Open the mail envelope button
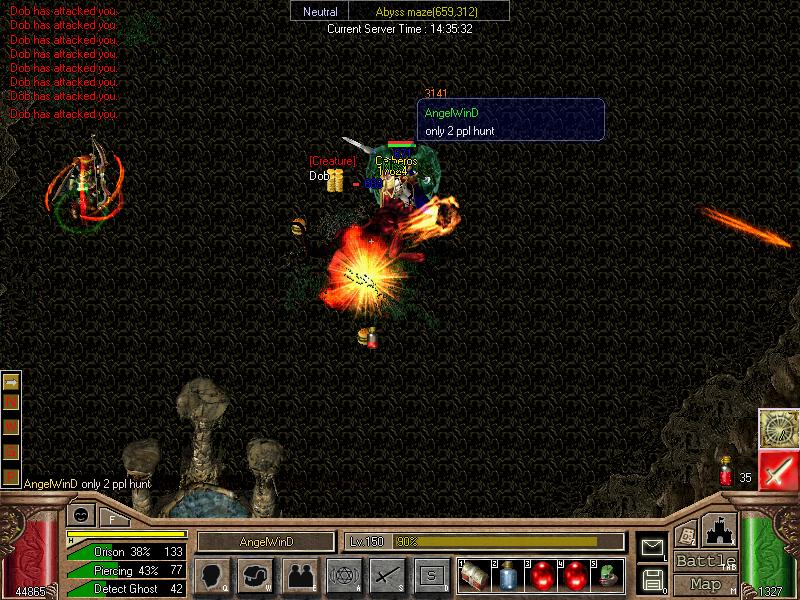Image resolution: width=800 pixels, height=600 pixels. 652,547
